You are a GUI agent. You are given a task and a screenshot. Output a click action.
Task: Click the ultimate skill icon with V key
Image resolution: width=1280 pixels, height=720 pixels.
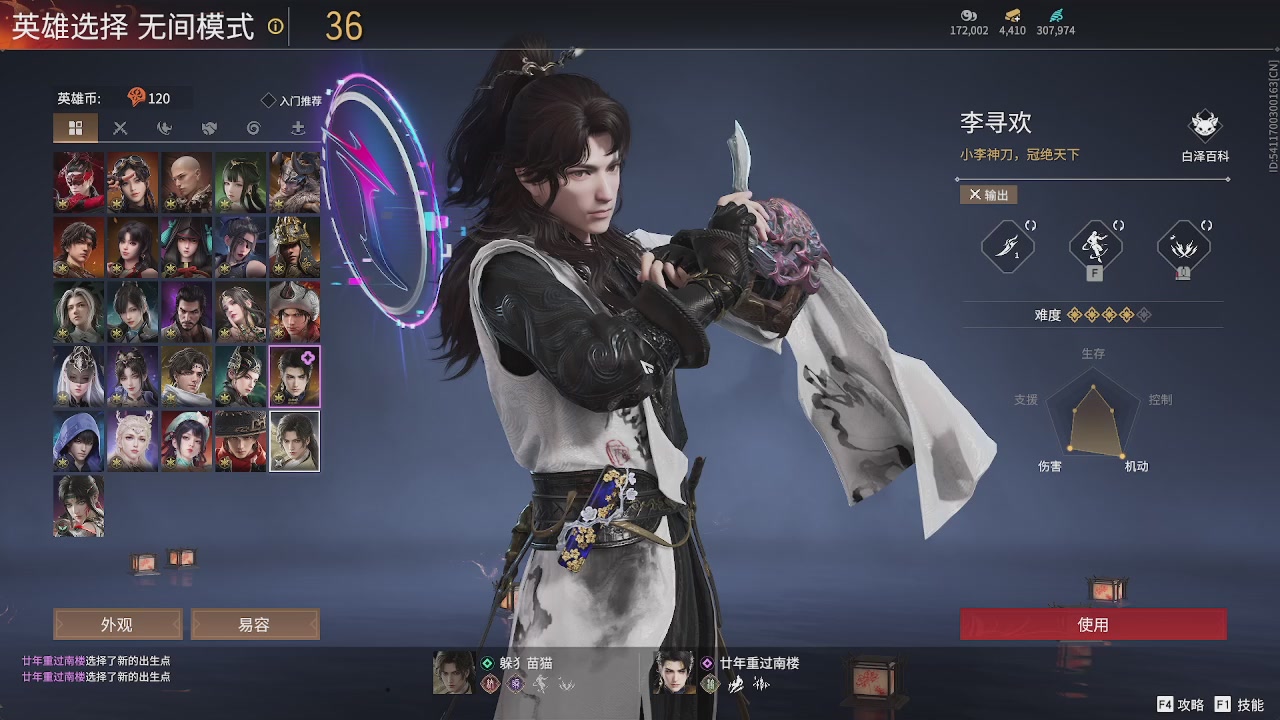click(x=1183, y=247)
